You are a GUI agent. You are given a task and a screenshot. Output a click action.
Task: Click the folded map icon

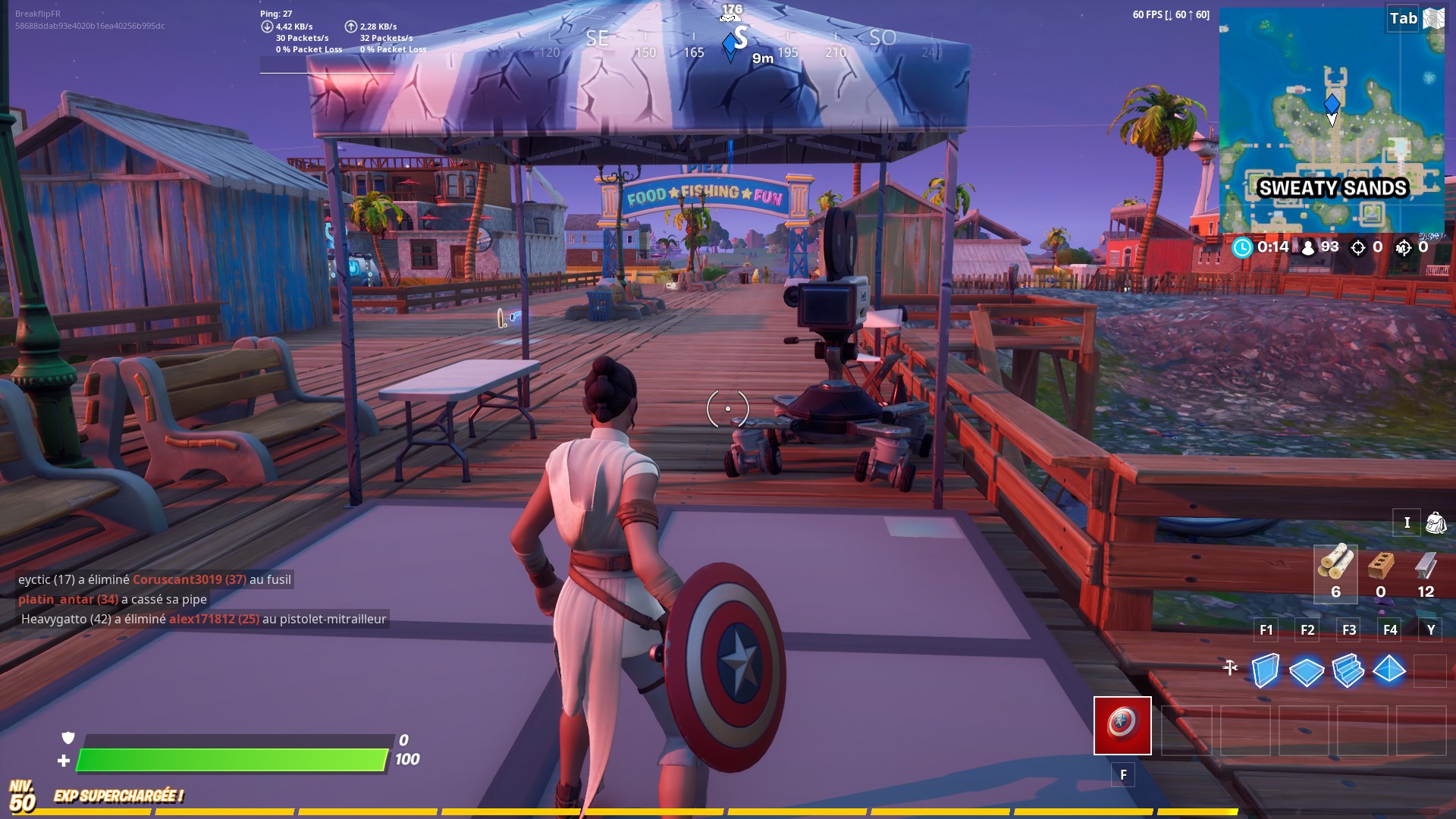(1433, 18)
